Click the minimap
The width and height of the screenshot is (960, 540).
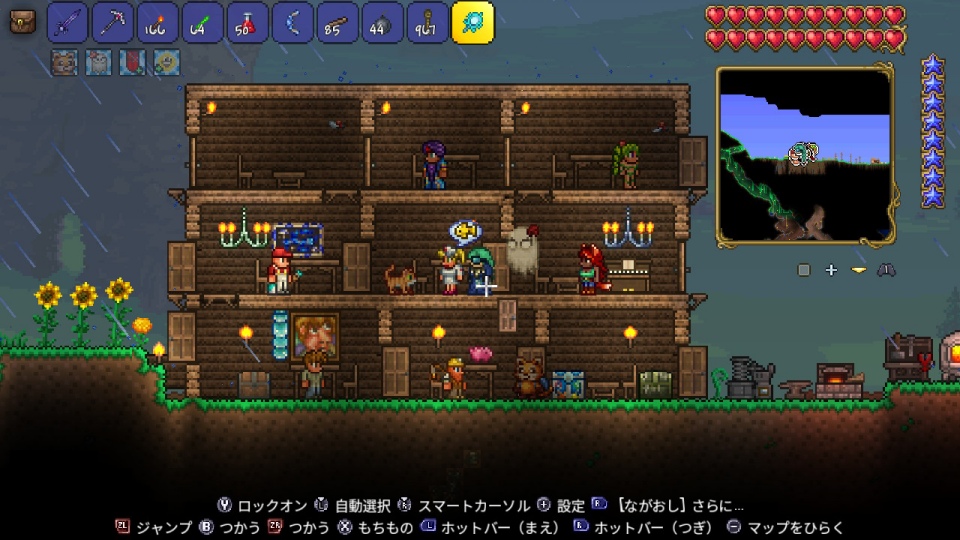tap(805, 155)
